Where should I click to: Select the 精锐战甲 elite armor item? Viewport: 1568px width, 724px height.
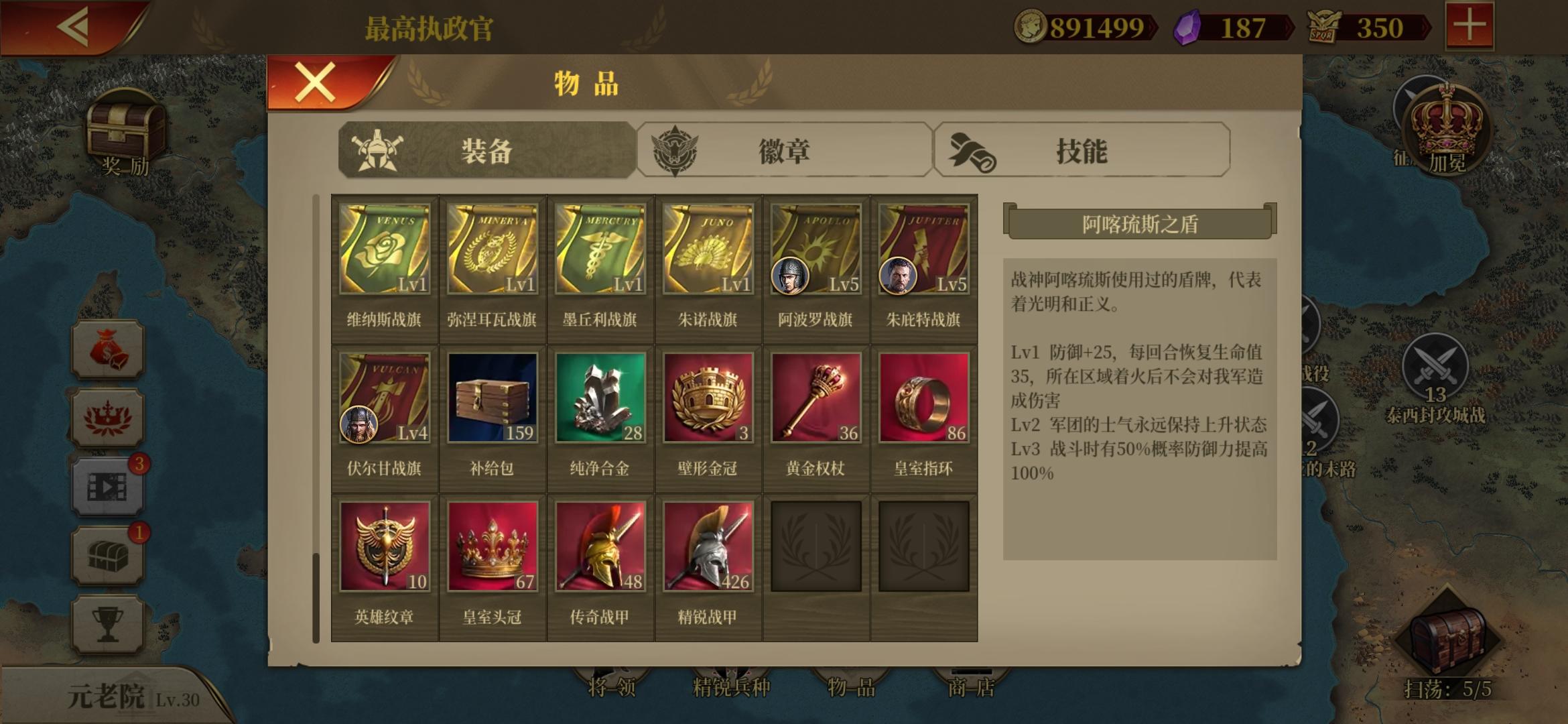point(707,546)
